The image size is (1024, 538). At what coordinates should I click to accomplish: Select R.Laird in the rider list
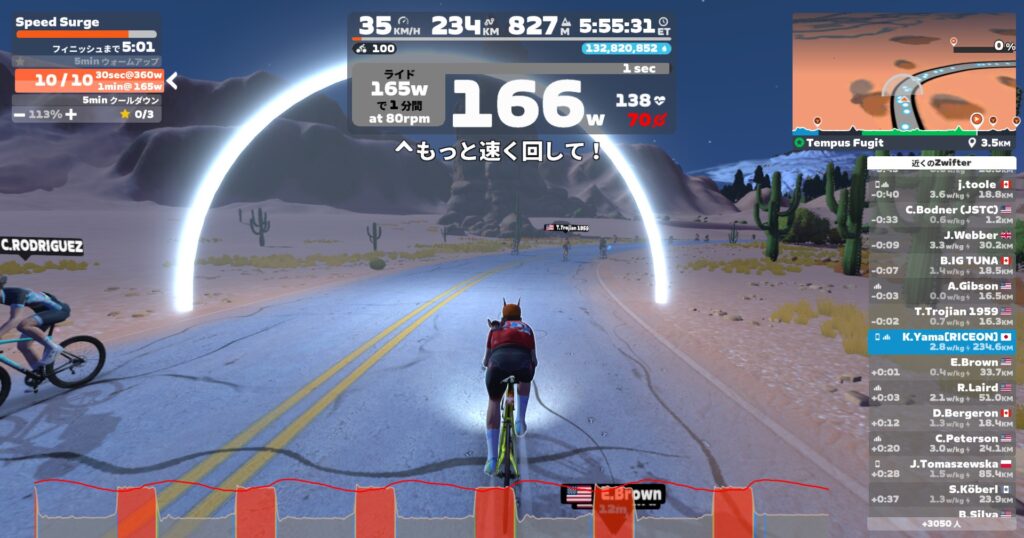click(x=942, y=392)
